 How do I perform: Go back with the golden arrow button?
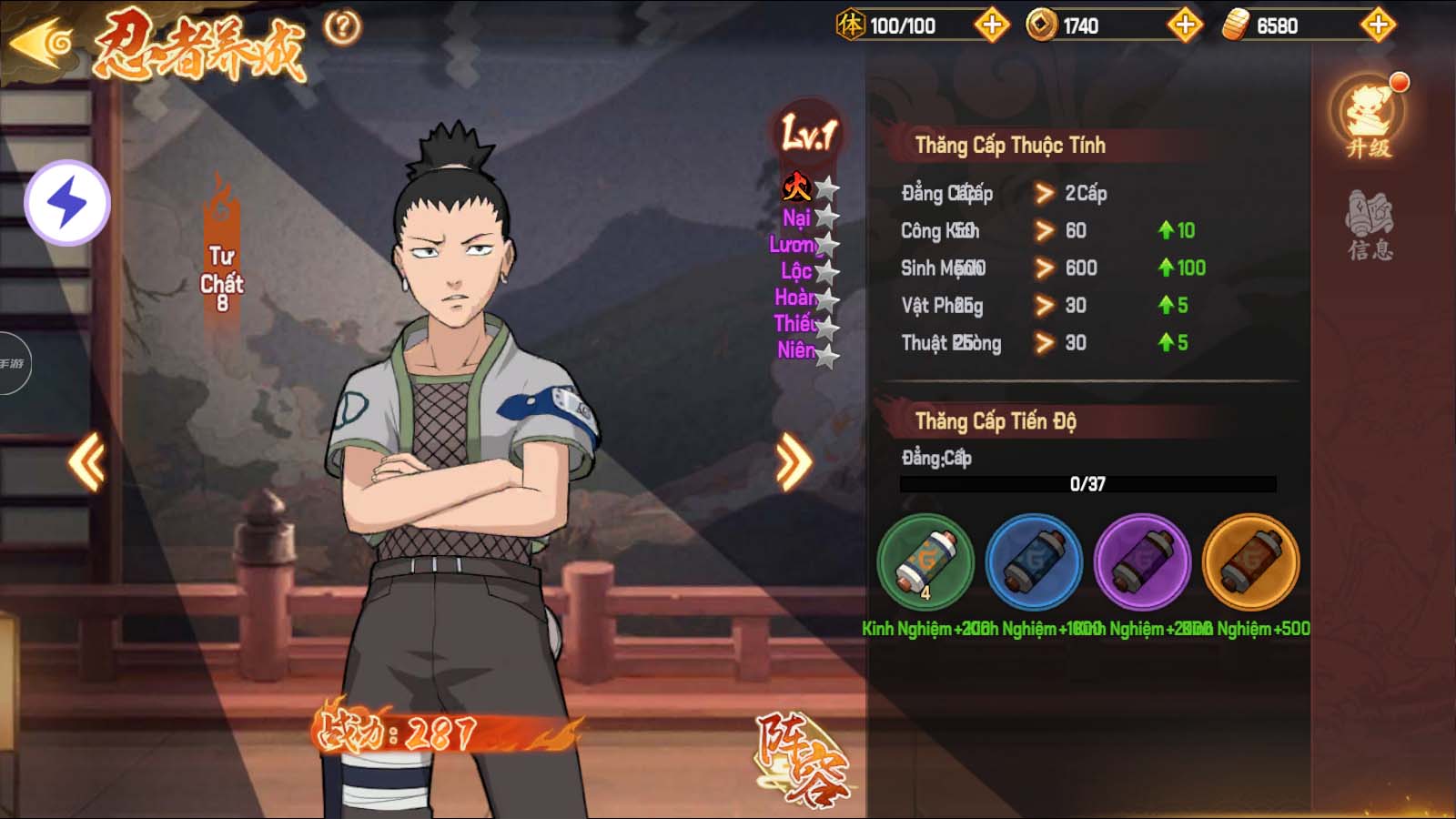point(41,41)
